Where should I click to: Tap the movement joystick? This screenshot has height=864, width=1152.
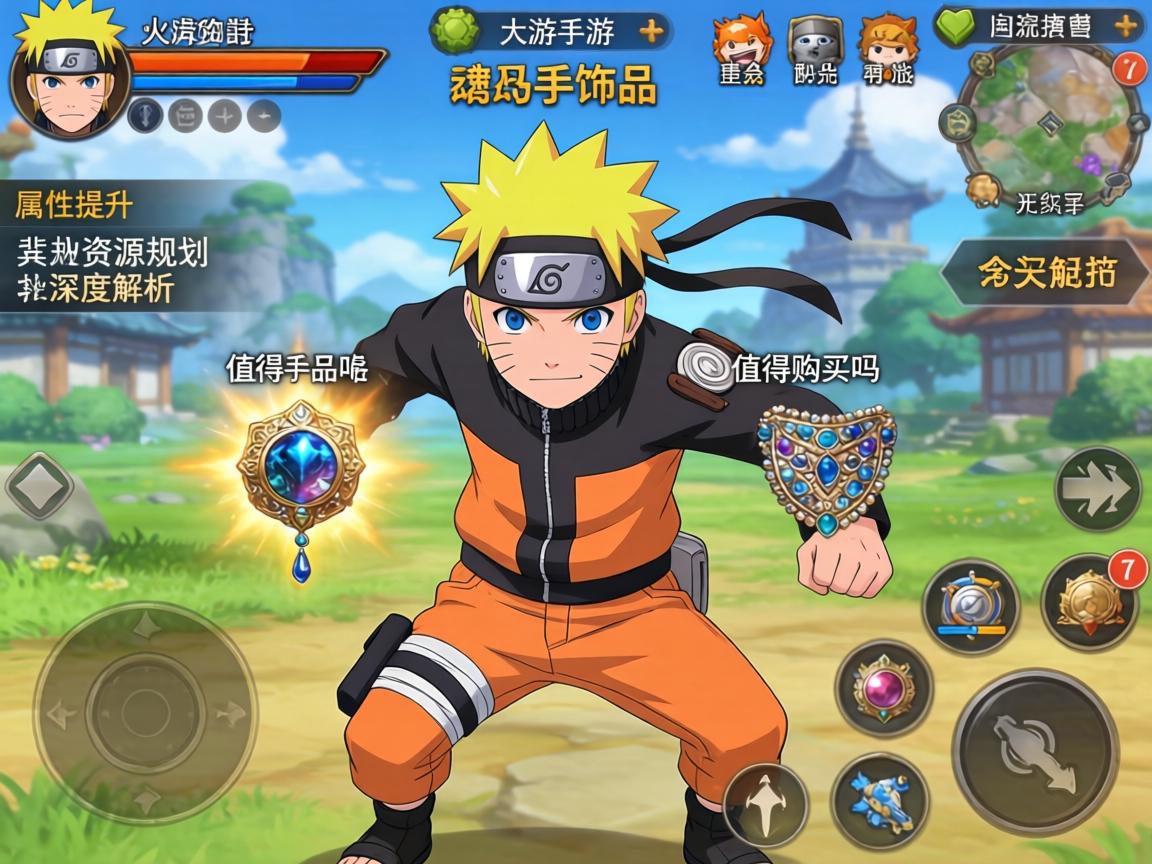[x=146, y=712]
